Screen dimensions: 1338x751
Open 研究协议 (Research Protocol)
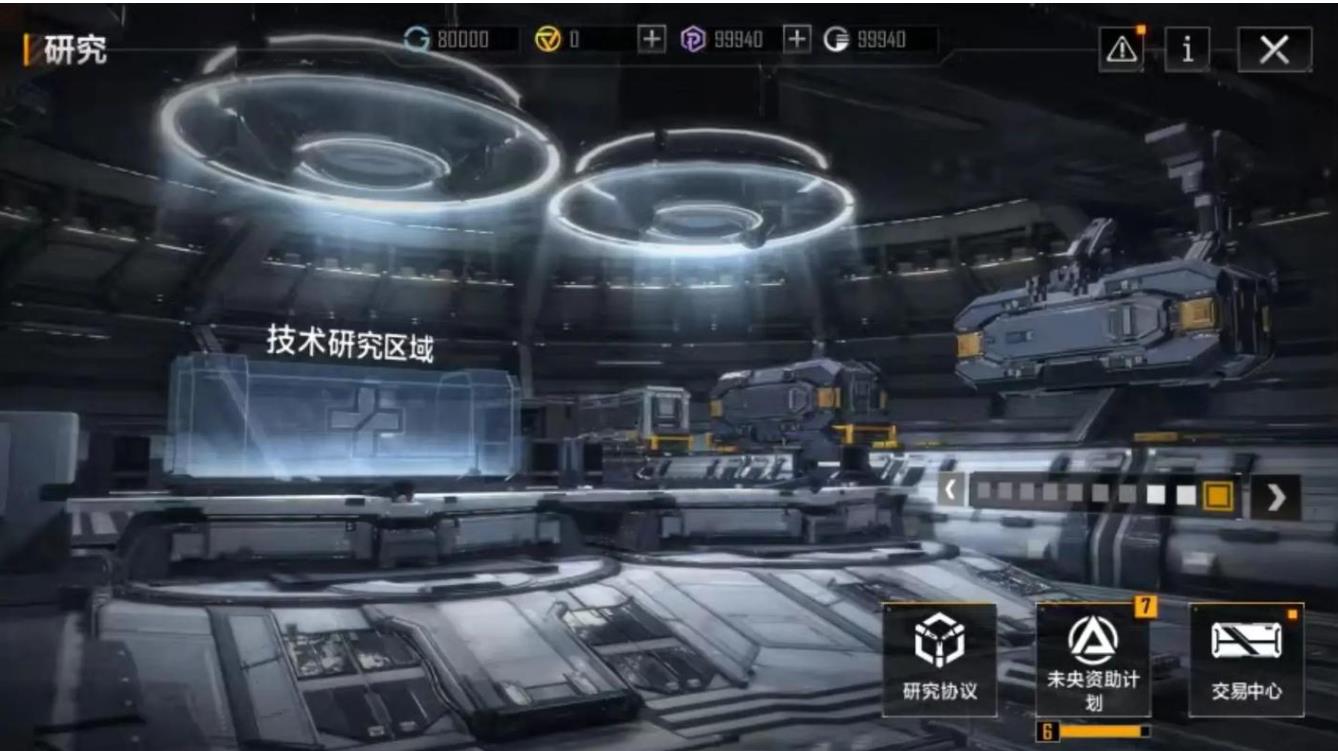(x=939, y=659)
